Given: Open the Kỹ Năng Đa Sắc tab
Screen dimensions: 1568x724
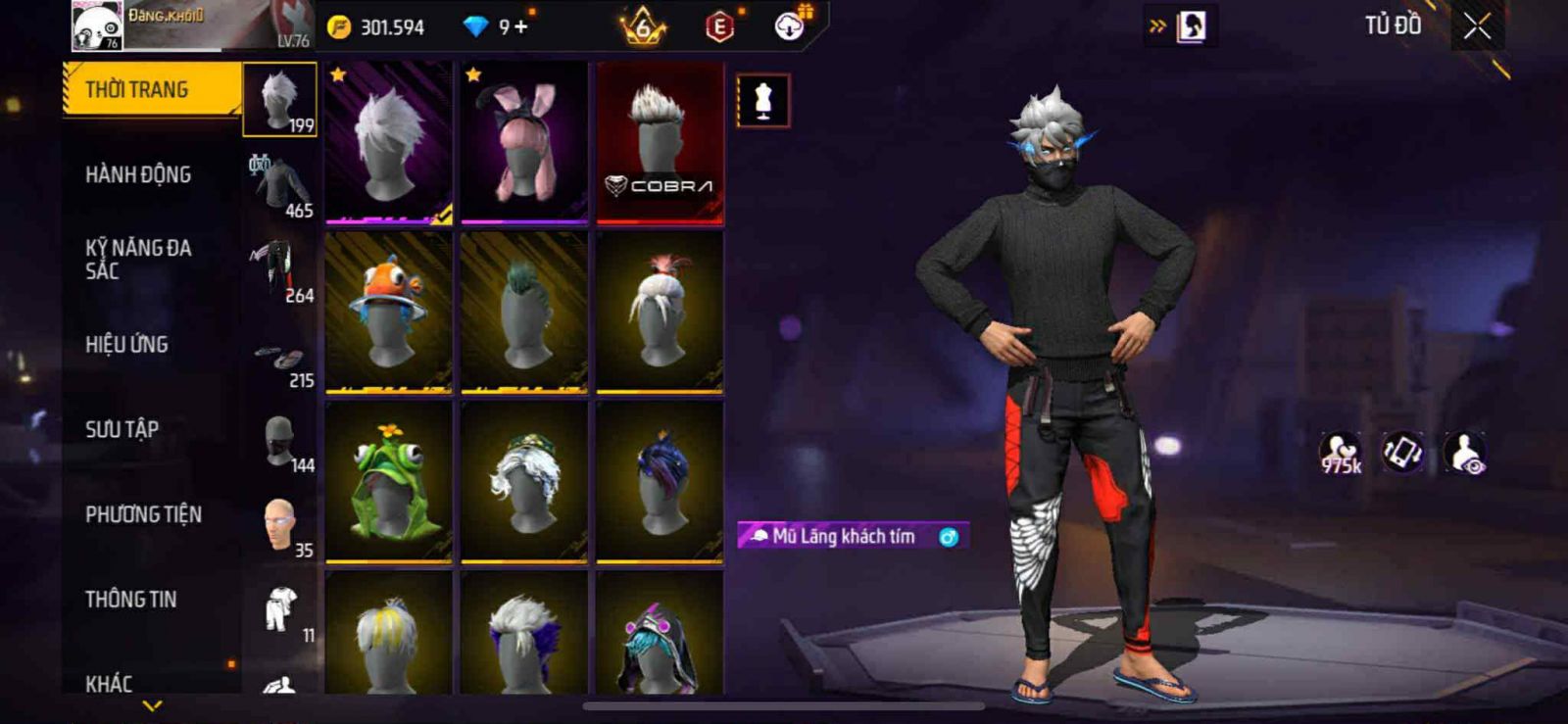Looking at the screenshot, I should click(x=138, y=259).
